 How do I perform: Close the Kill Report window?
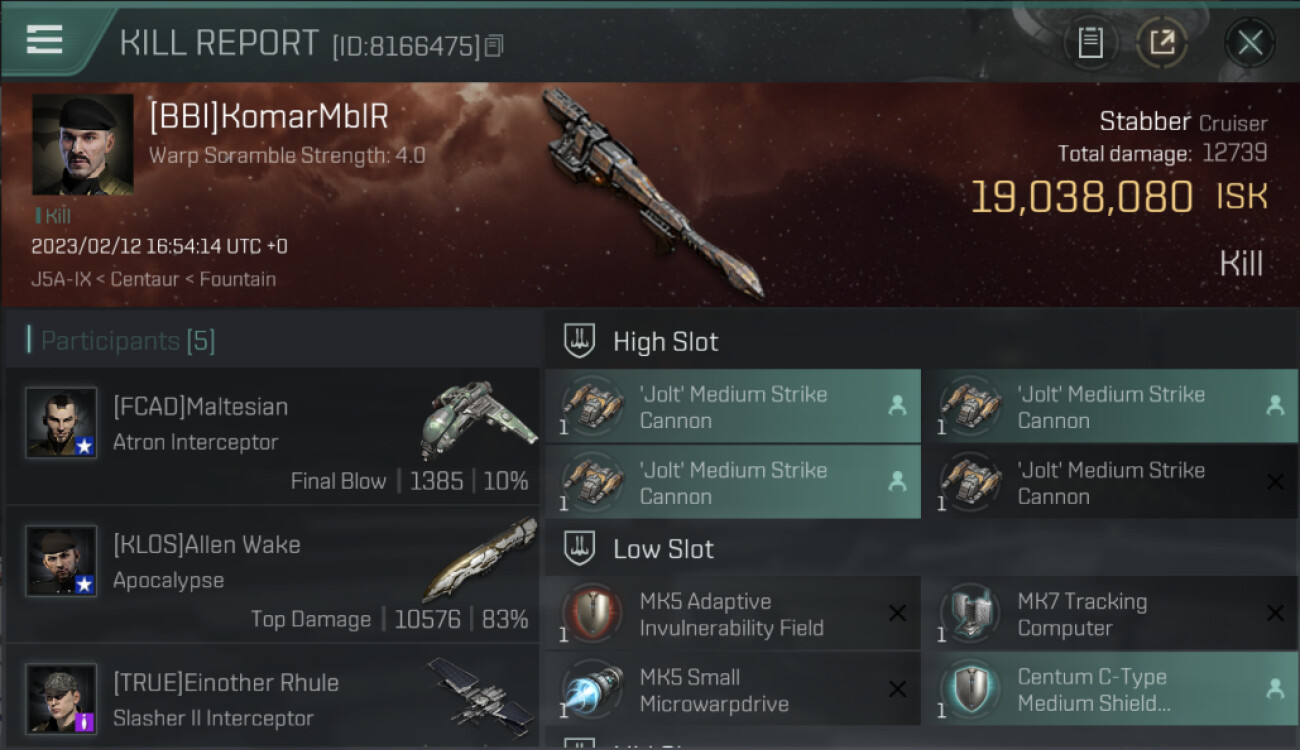pos(1249,42)
